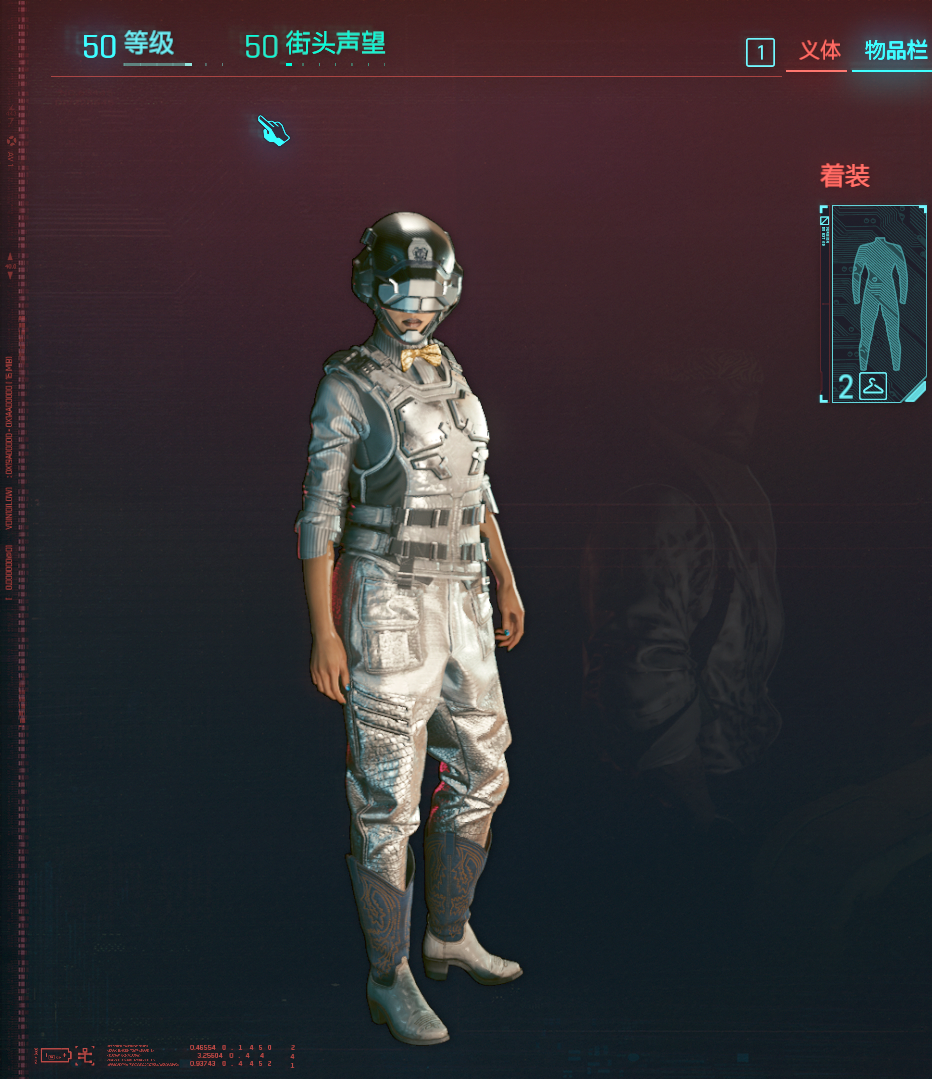932x1079 pixels.
Task: Open the 物品栏 inventory tab
Action: click(x=895, y=51)
